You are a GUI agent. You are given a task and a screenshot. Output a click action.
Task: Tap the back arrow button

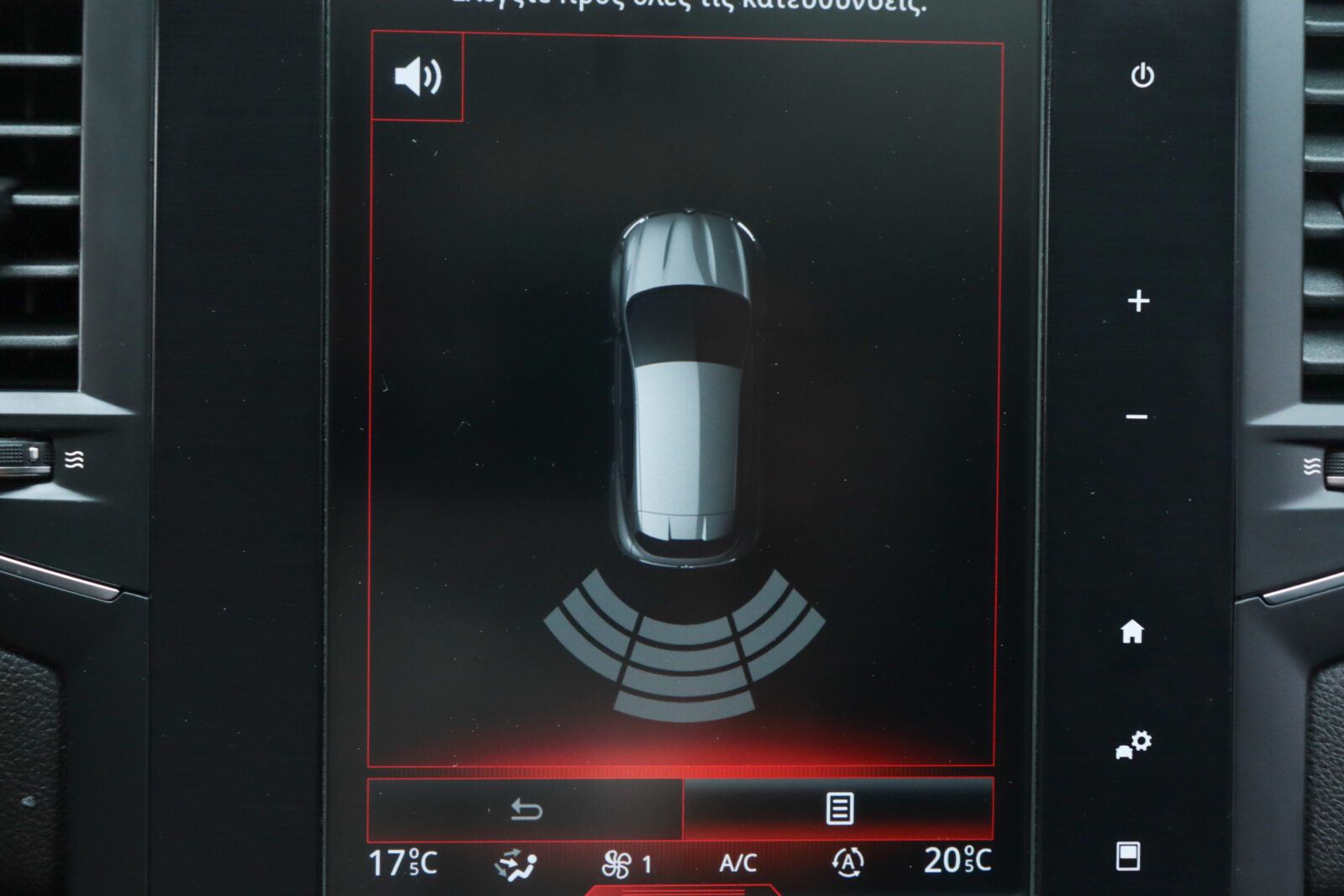point(526,810)
